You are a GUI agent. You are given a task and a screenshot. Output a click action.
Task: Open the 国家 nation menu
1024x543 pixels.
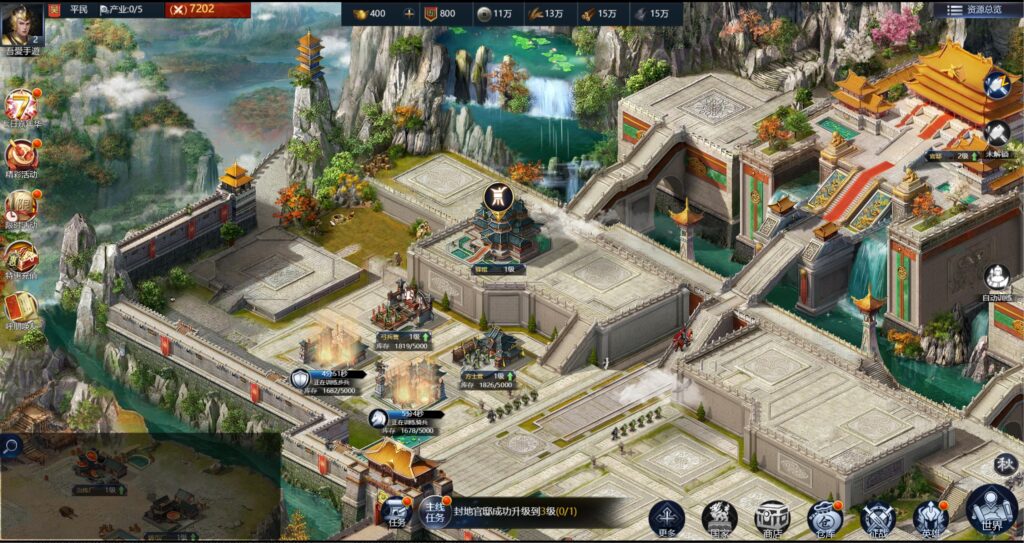pyautogui.click(x=719, y=517)
